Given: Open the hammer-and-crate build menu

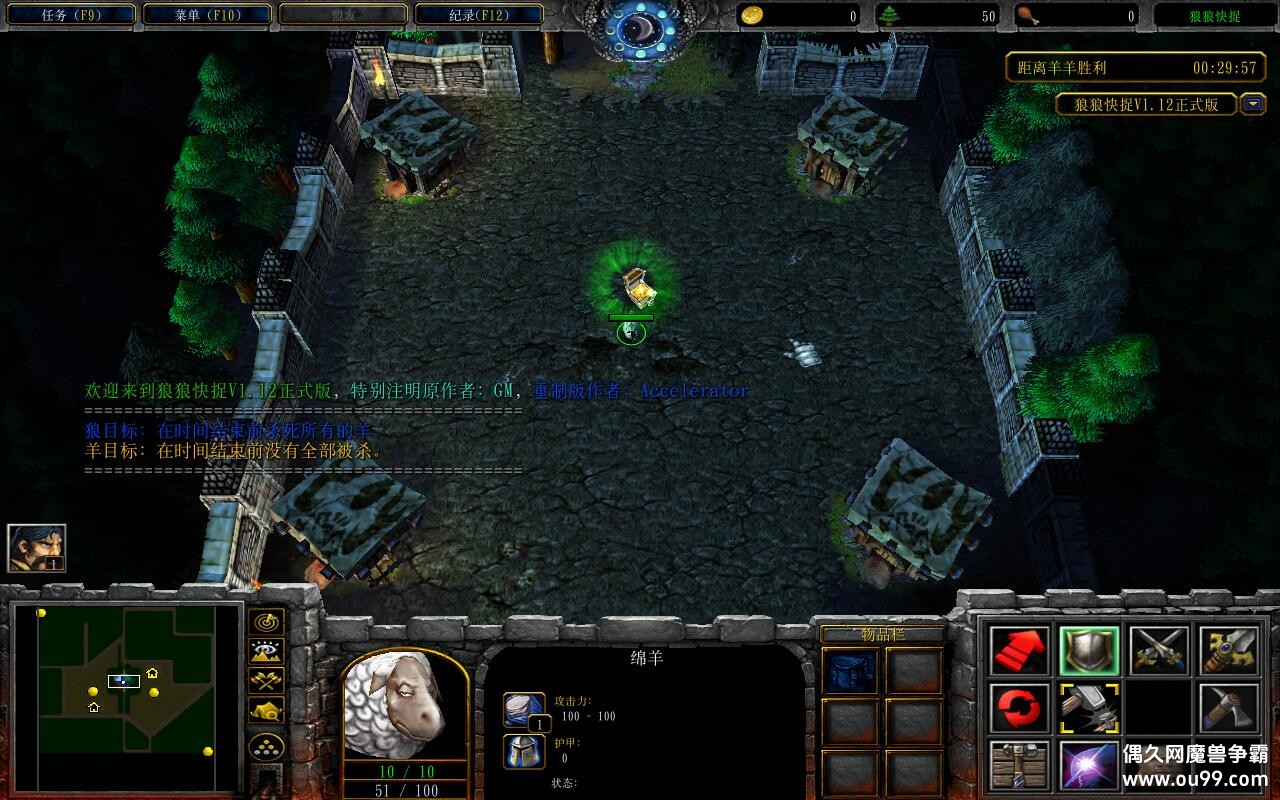Looking at the screenshot, I should 1020,765.
